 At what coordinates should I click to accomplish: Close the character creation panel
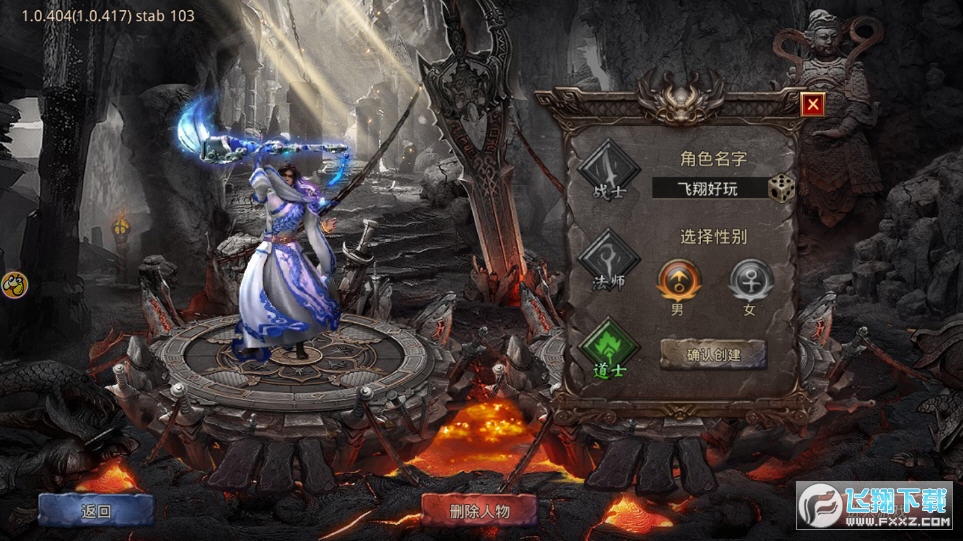(813, 104)
